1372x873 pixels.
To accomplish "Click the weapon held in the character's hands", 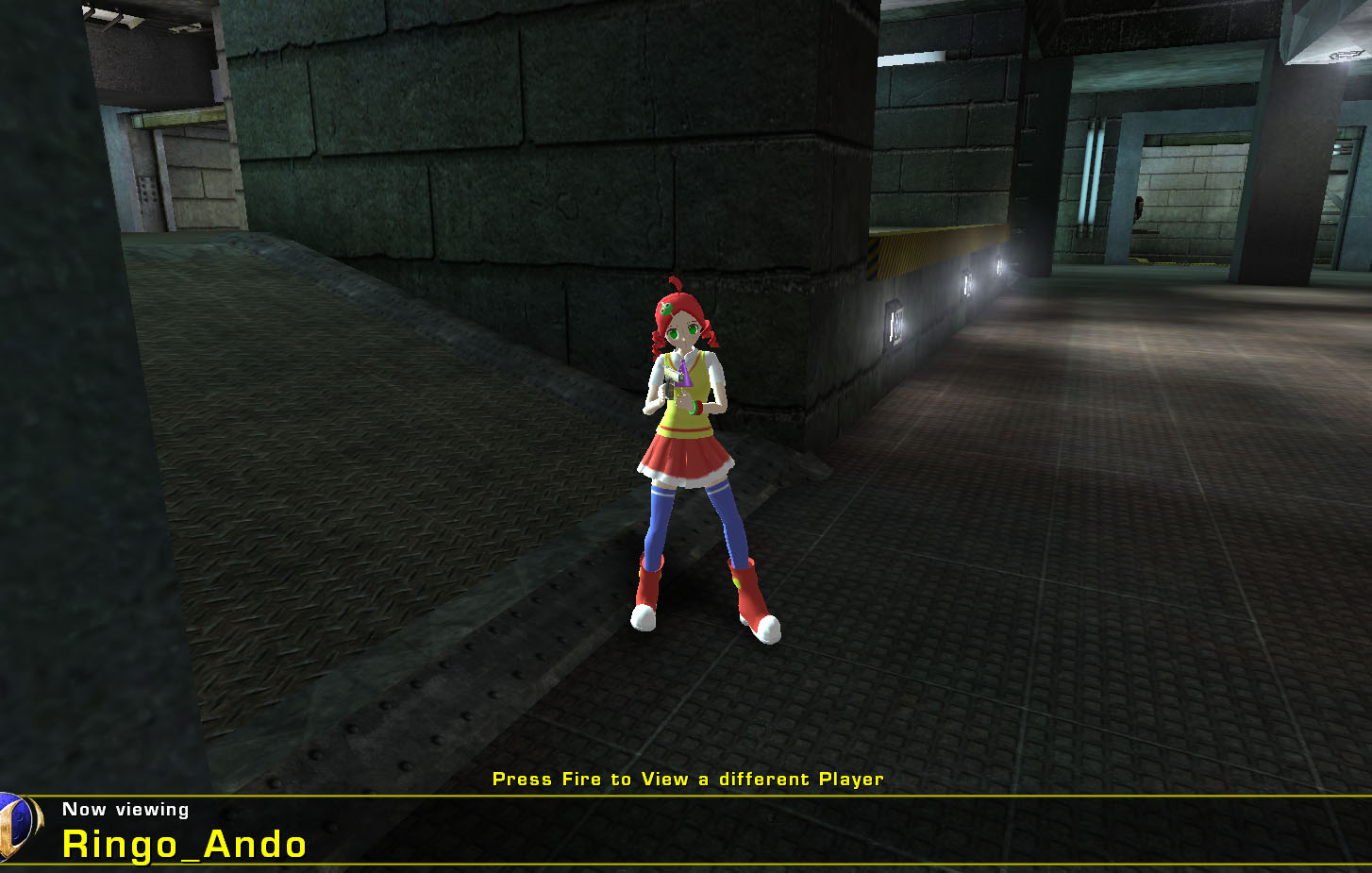I will (x=671, y=379).
